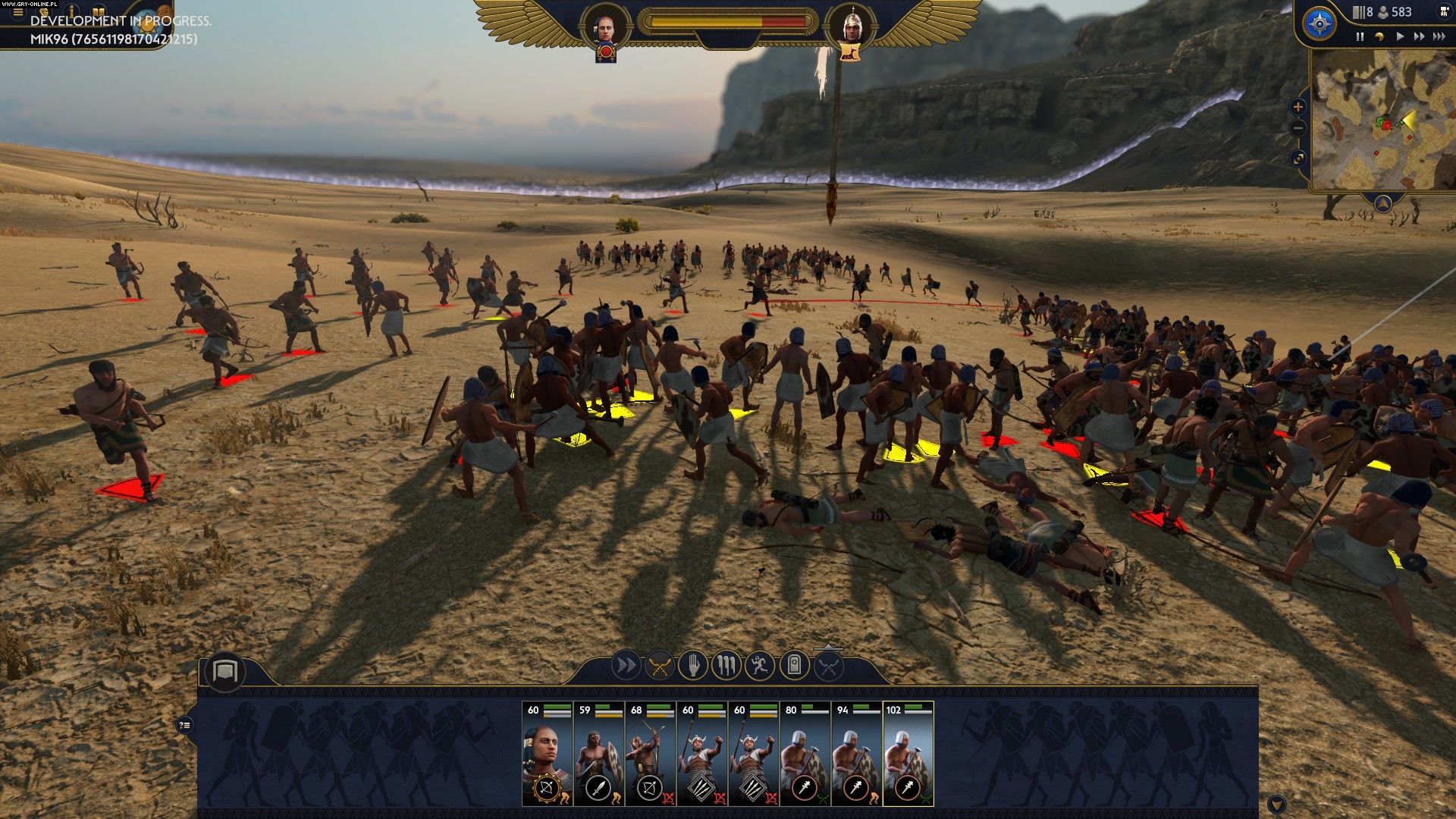Open the hamburger game menu
This screenshot has width=1456, height=819.
click(x=18, y=13)
